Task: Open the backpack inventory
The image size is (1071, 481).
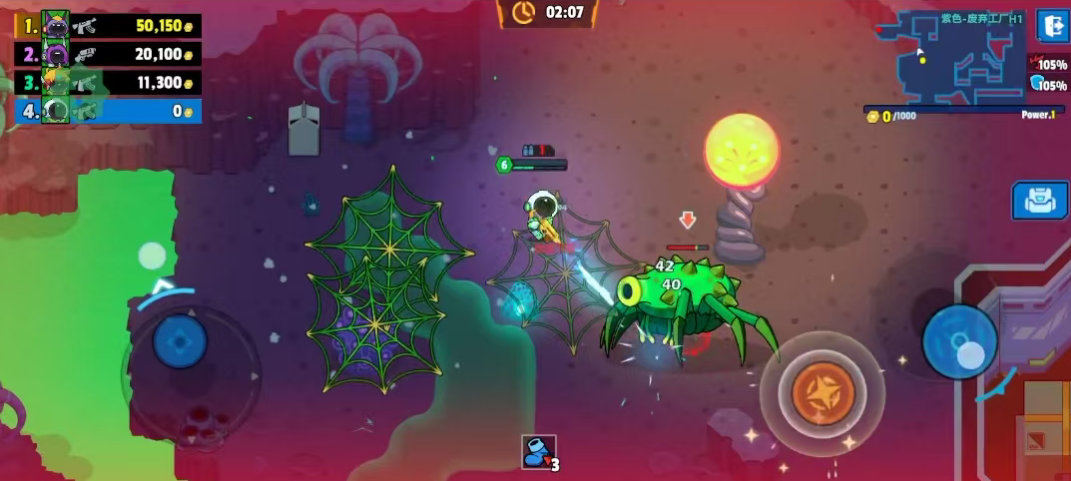Action: pos(1040,200)
